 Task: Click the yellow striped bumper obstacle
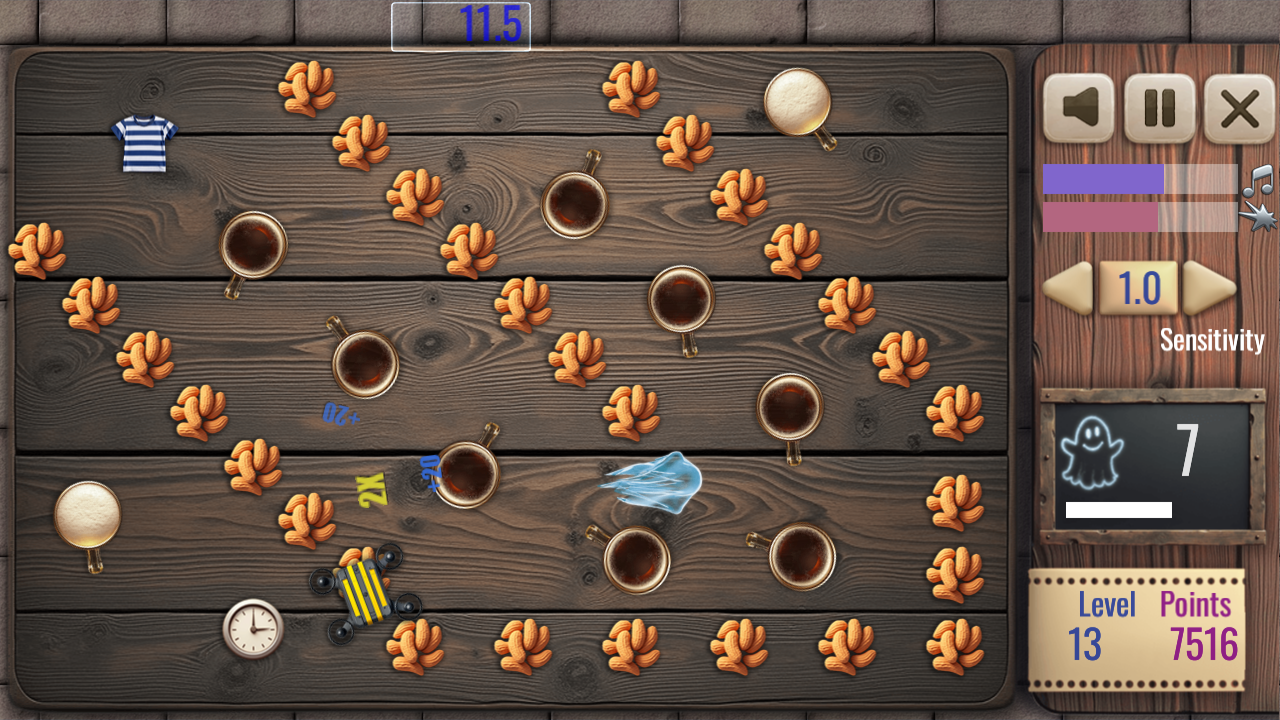(366, 590)
